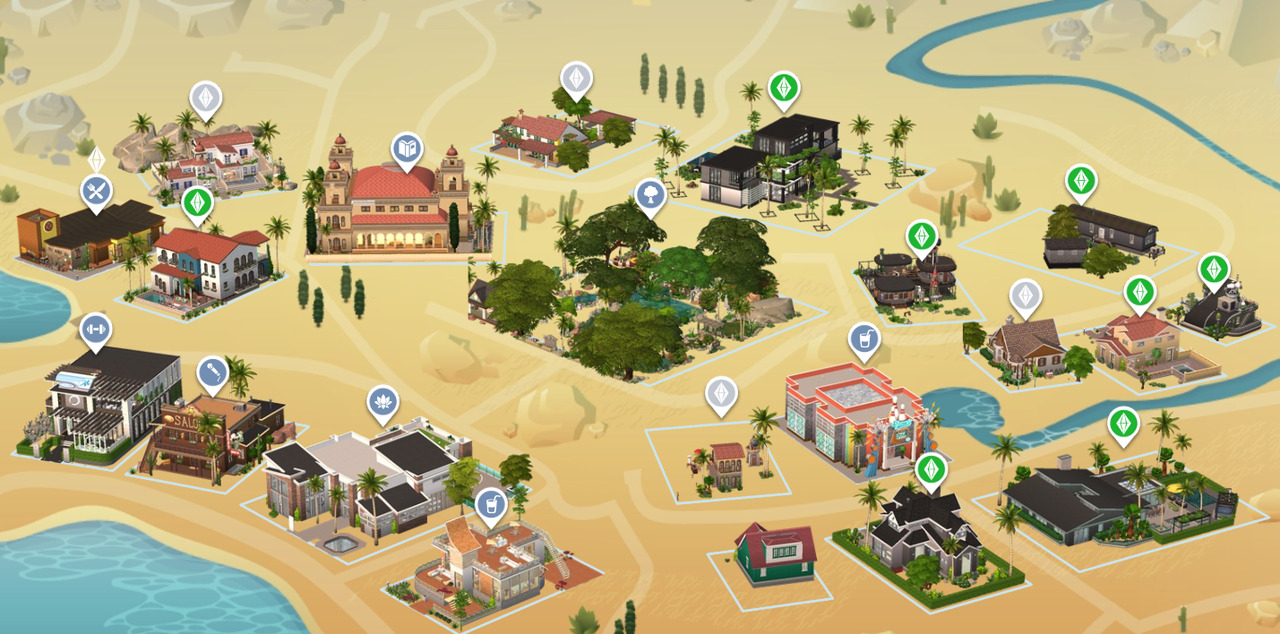This screenshot has height=634, width=1280.
Task: Select green plumbob pin above the black modern house
Action: pos(784,88)
